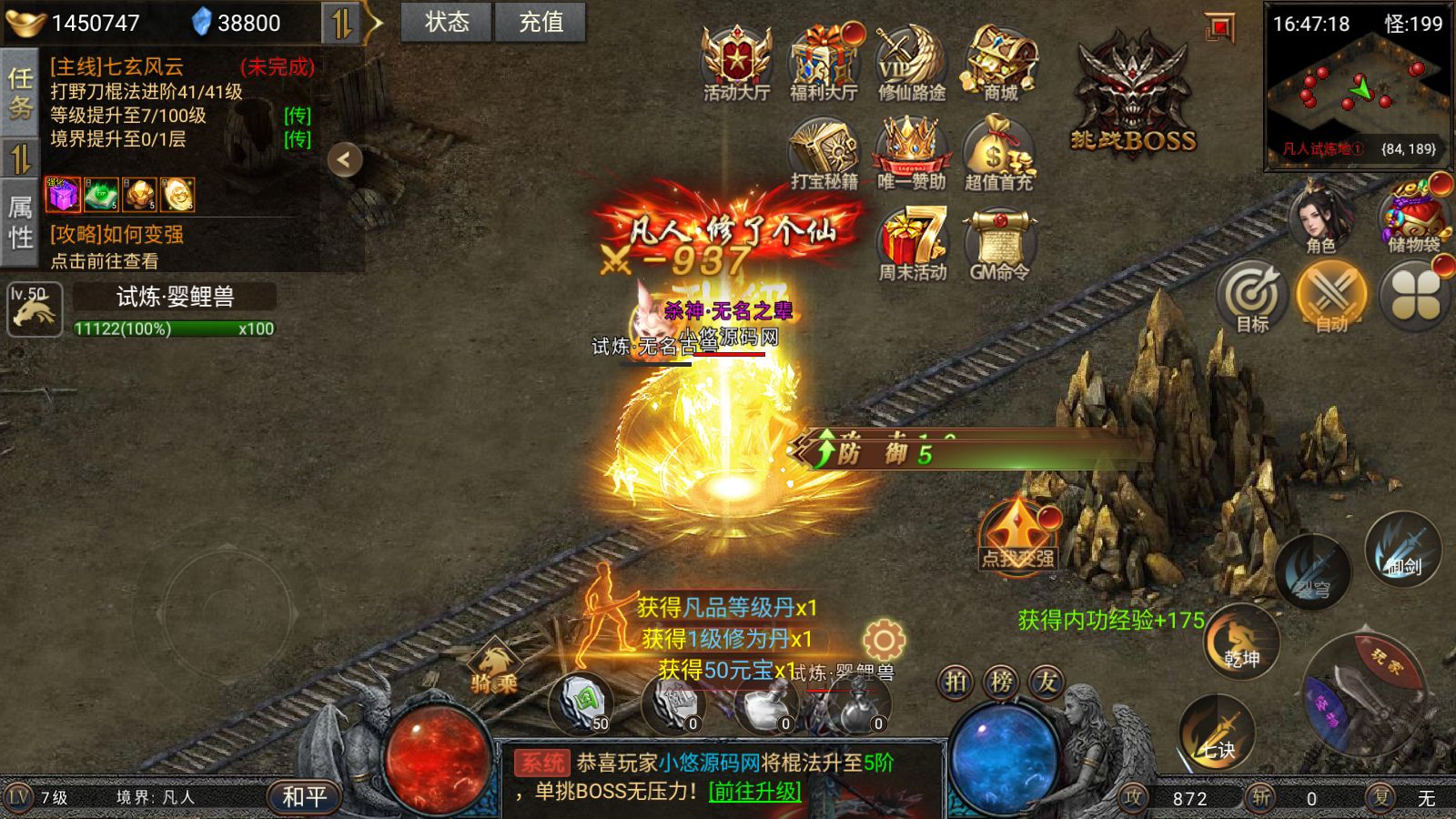Open the 周末活动 weekend event
The width and height of the screenshot is (1456, 819).
(x=912, y=244)
